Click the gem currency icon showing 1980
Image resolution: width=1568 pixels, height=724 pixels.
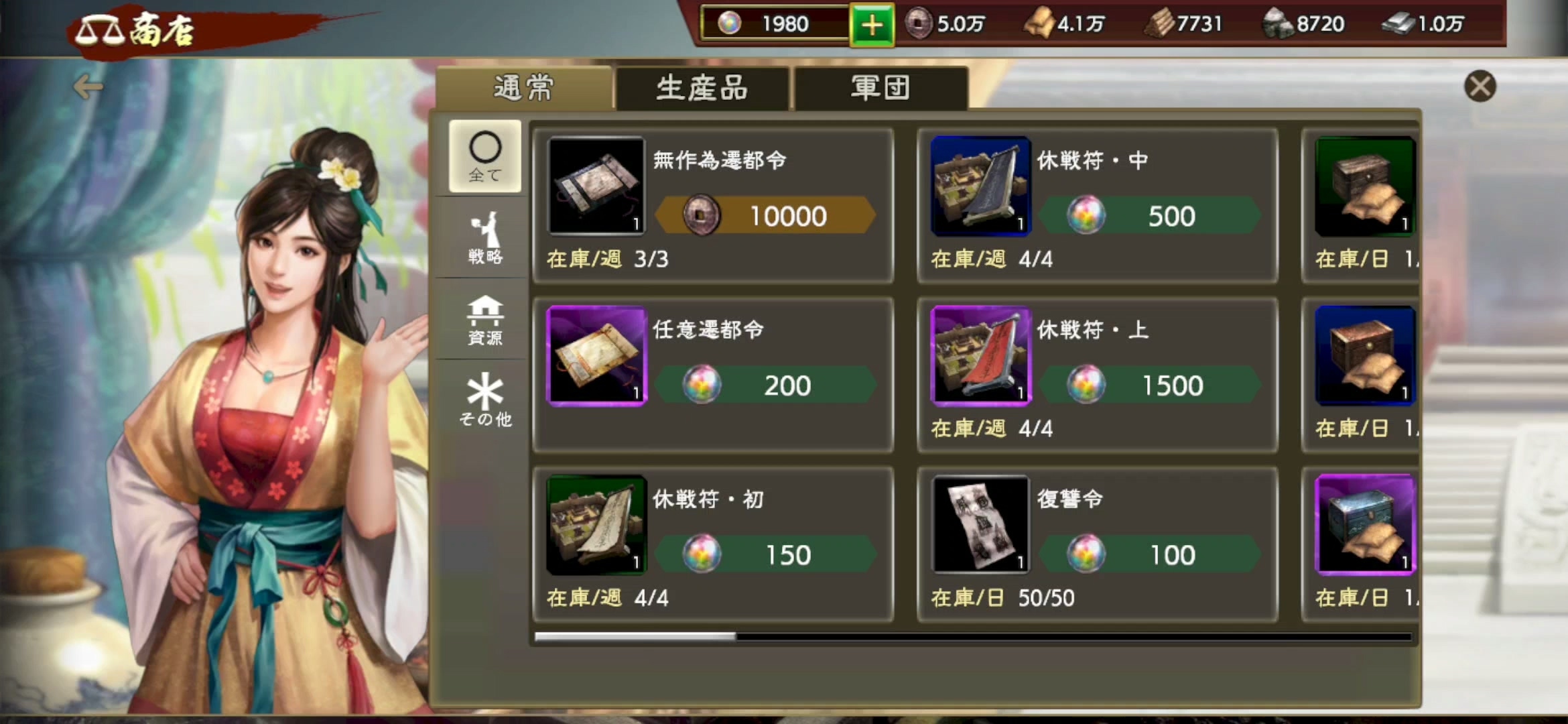coord(730,23)
